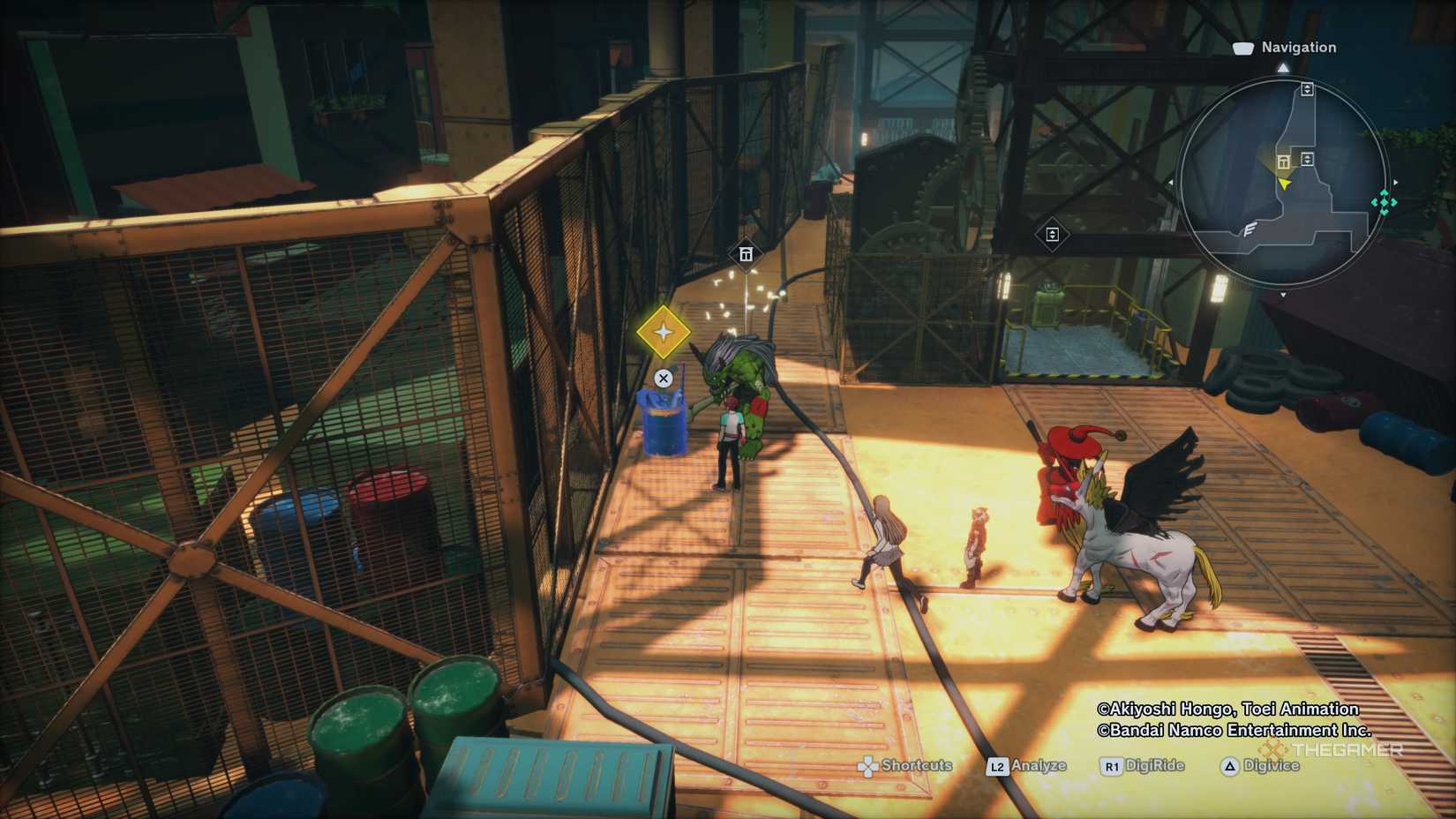Click the yellow player arrow on the minimap
Image resolution: width=1456 pixels, height=819 pixels.
[x=1285, y=185]
